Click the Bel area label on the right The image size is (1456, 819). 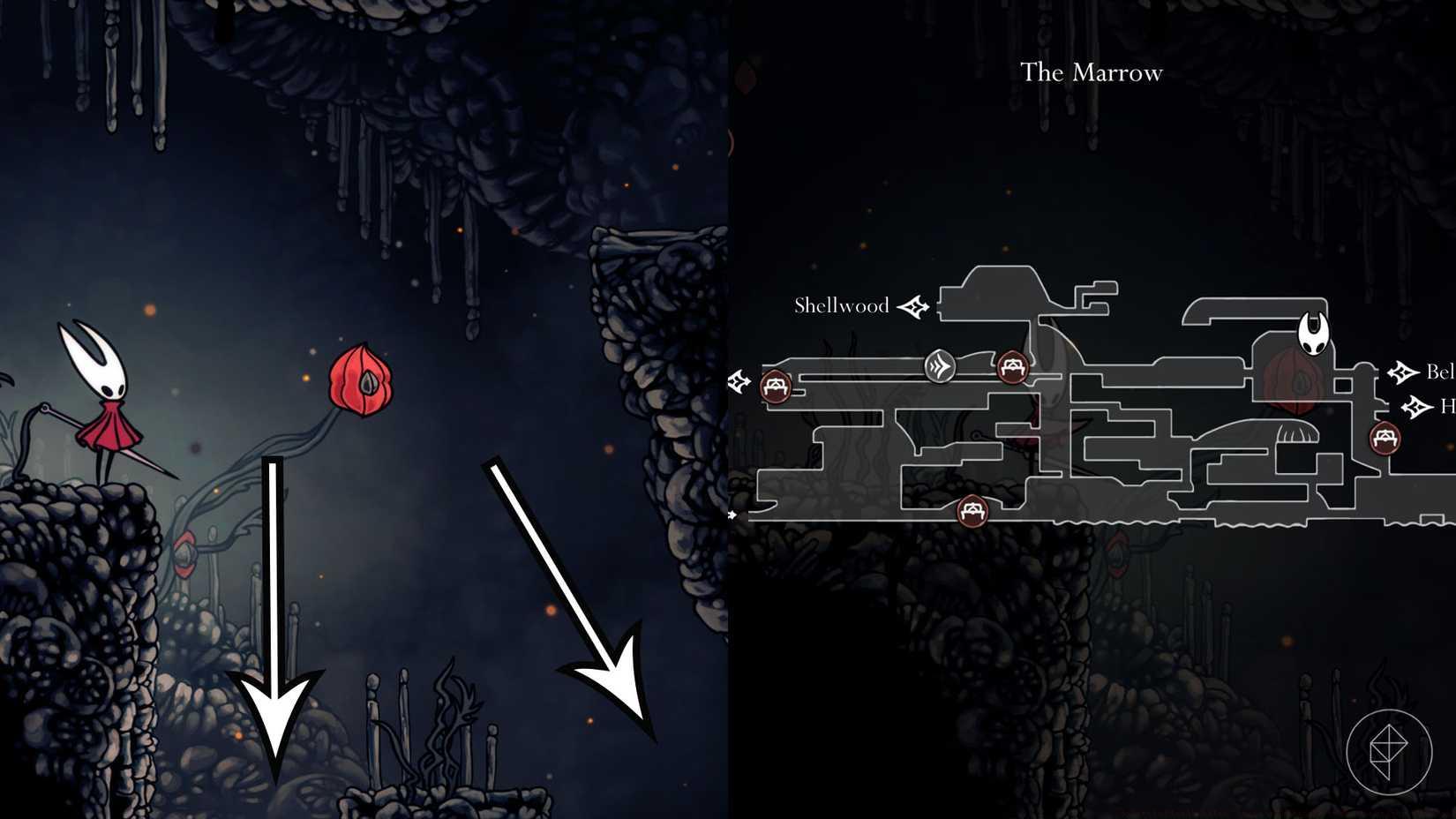(x=1441, y=372)
